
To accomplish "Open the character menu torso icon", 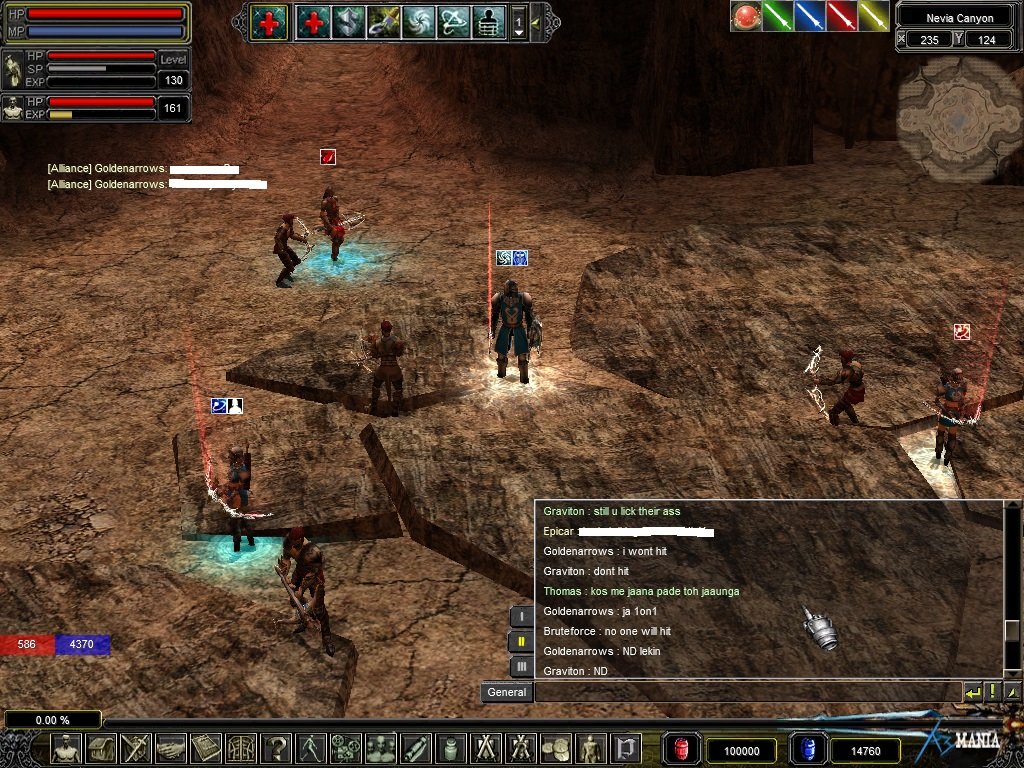I will coord(67,748).
